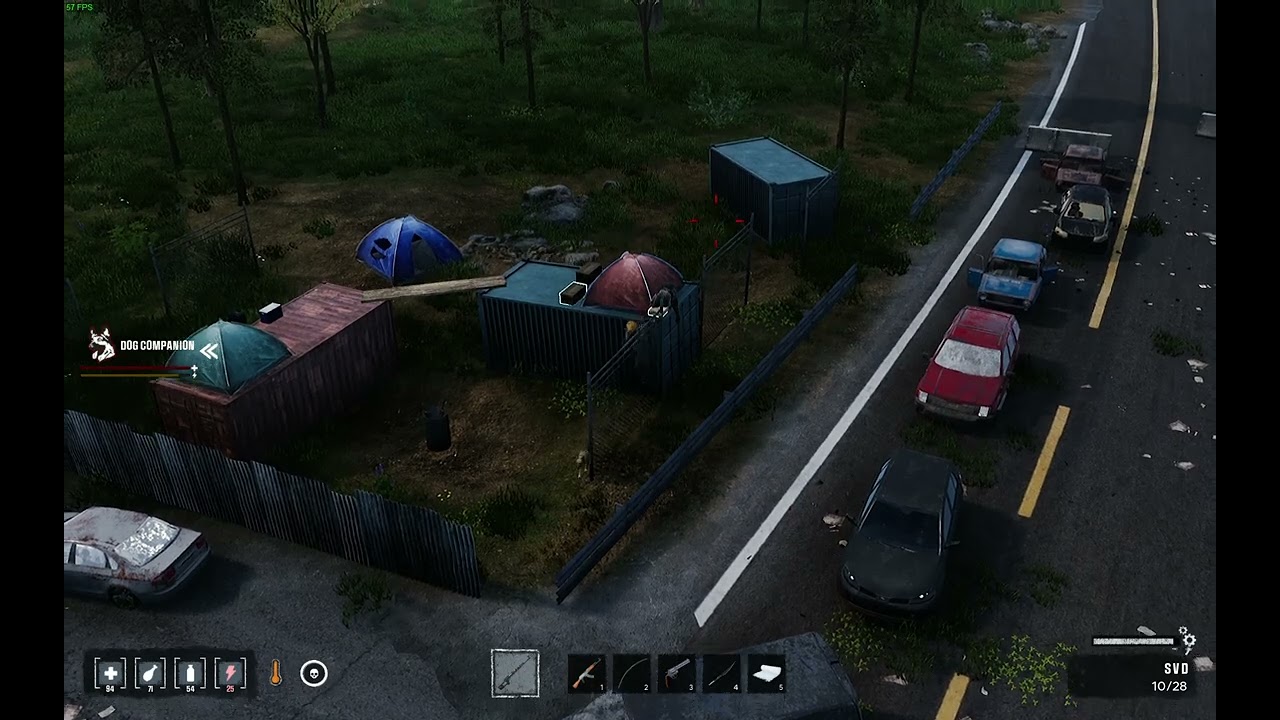
Task: Collapse the Dog Companion panel arrows
Action: [x=209, y=350]
